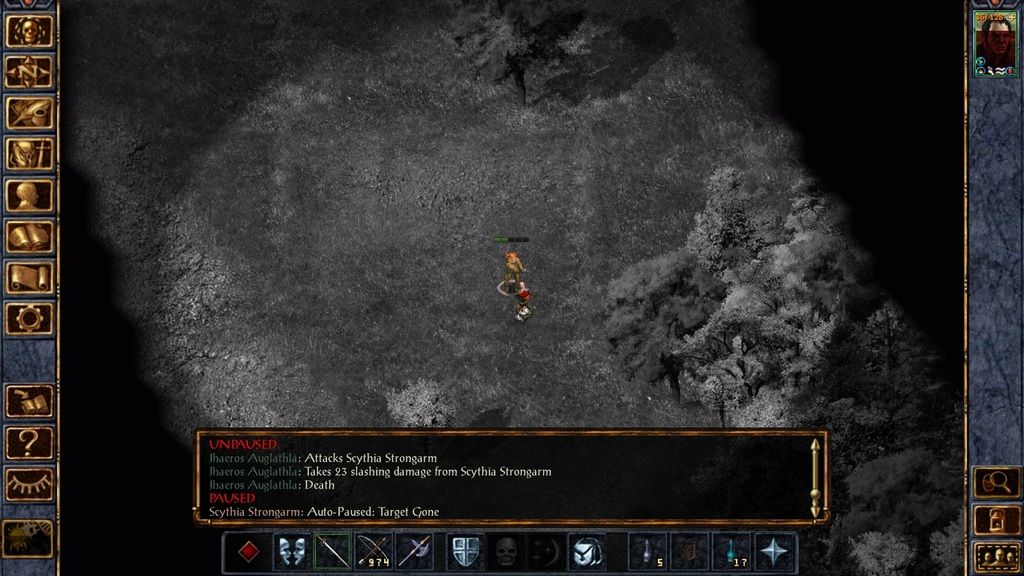Open the priest scroll
This screenshot has width=1024, height=576.
tap(30, 278)
